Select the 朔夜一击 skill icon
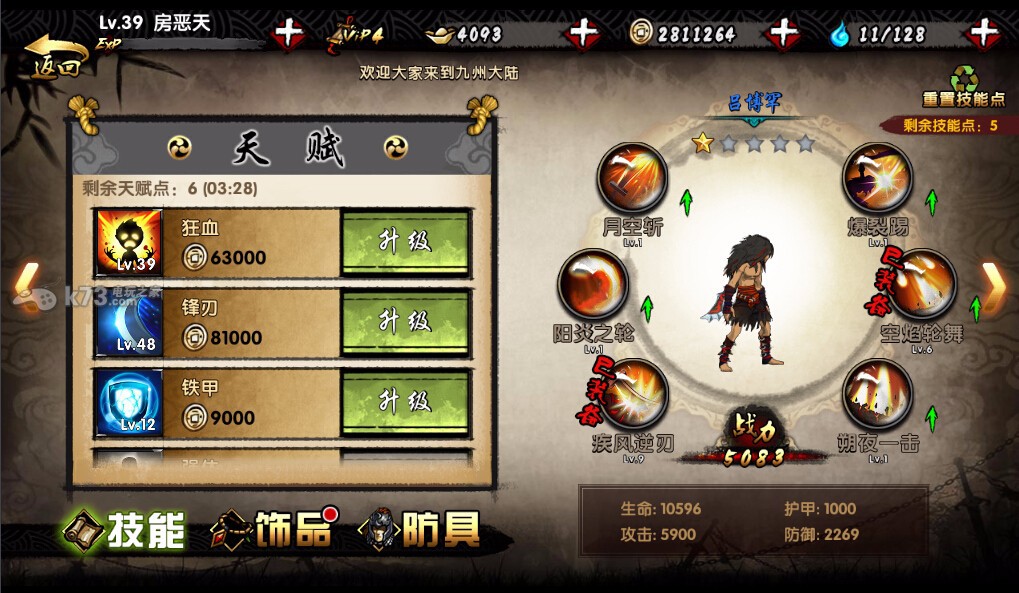Screen dimensions: 1019x593 (x=877, y=394)
